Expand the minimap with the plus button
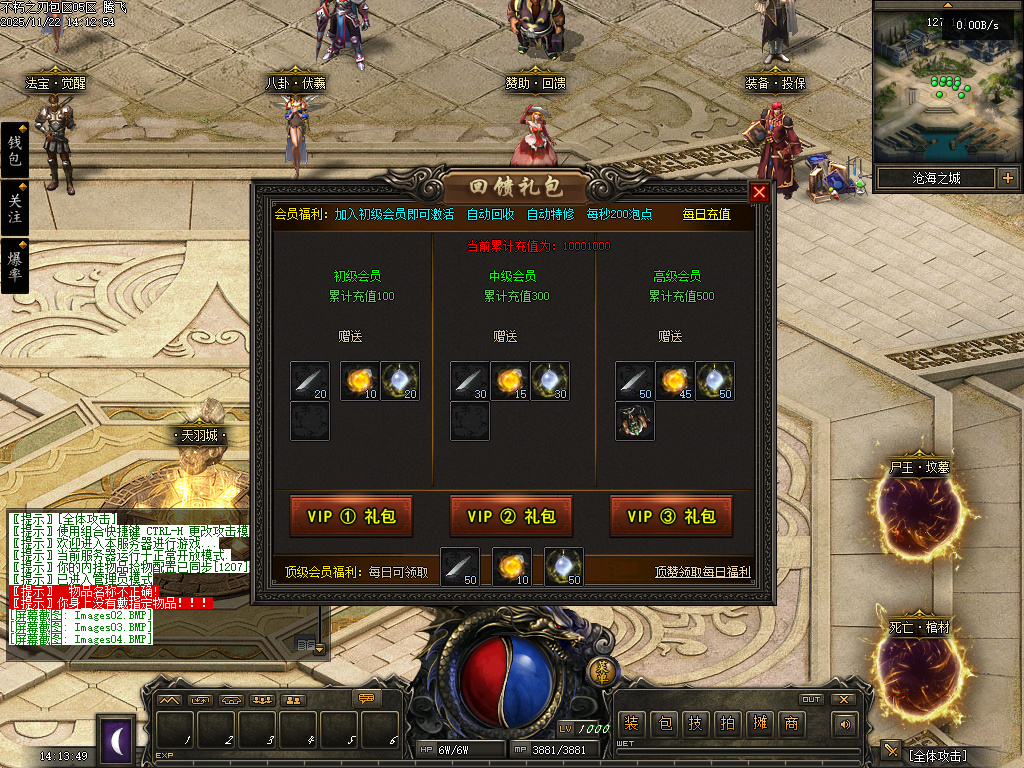The image size is (1024, 768). 1007,179
